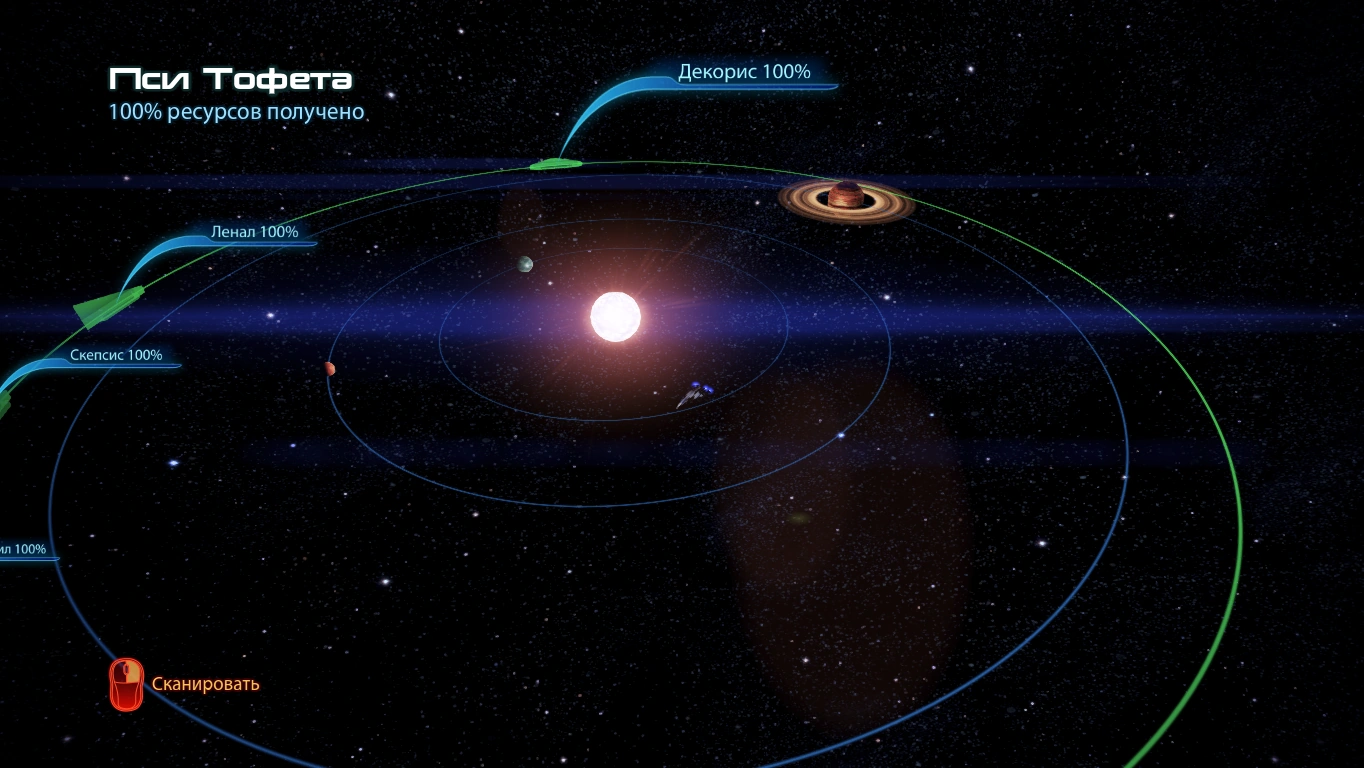Viewport: 1364px width, 768px height.
Task: Select the small orange-red planet on the inner orbit
Action: click(329, 368)
